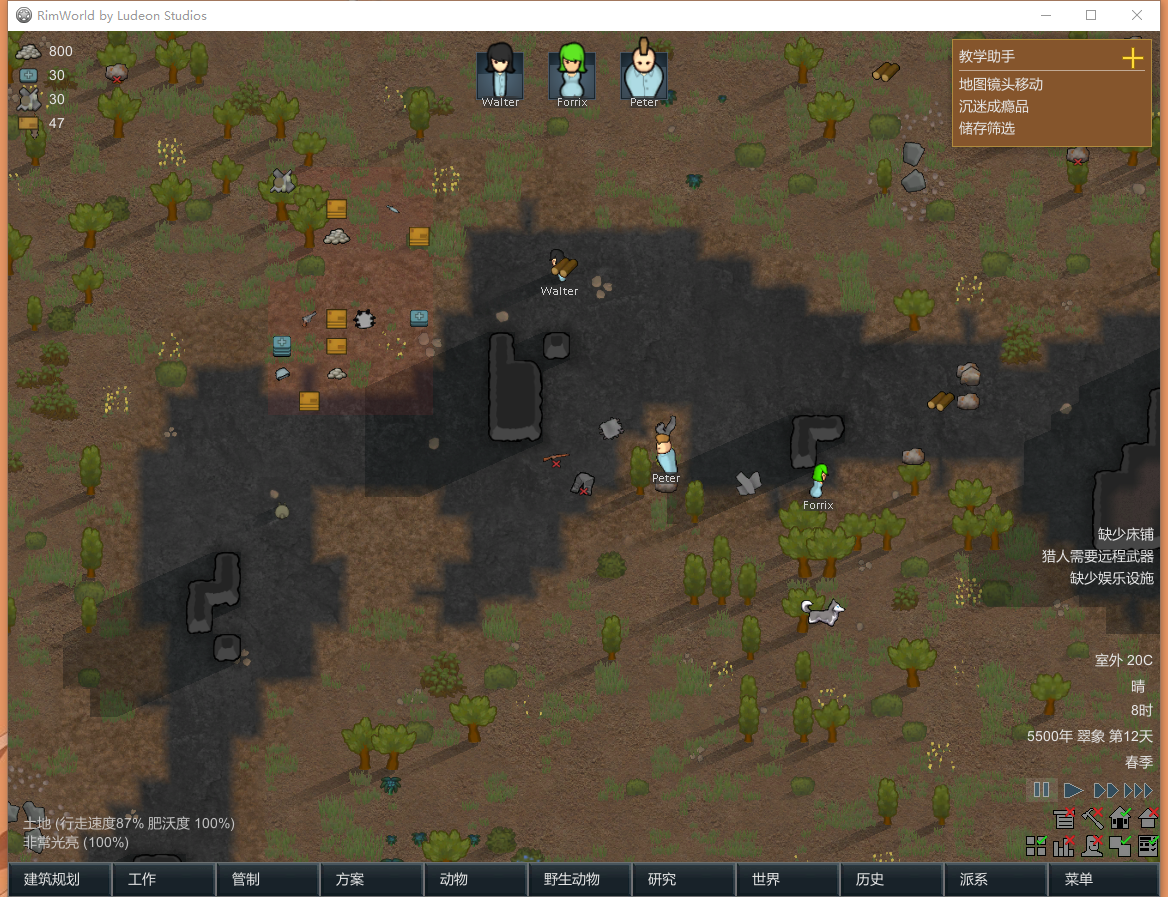Maximize the RimWorld window

1091,15
